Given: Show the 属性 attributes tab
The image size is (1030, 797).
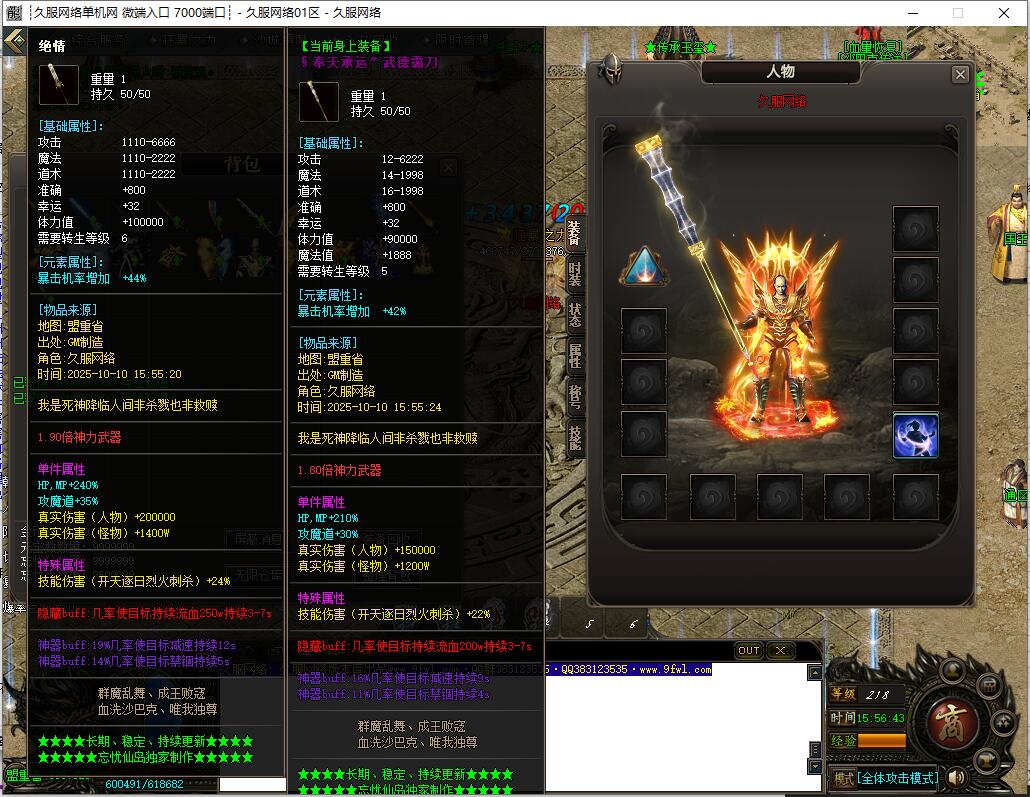Looking at the screenshot, I should click(575, 355).
